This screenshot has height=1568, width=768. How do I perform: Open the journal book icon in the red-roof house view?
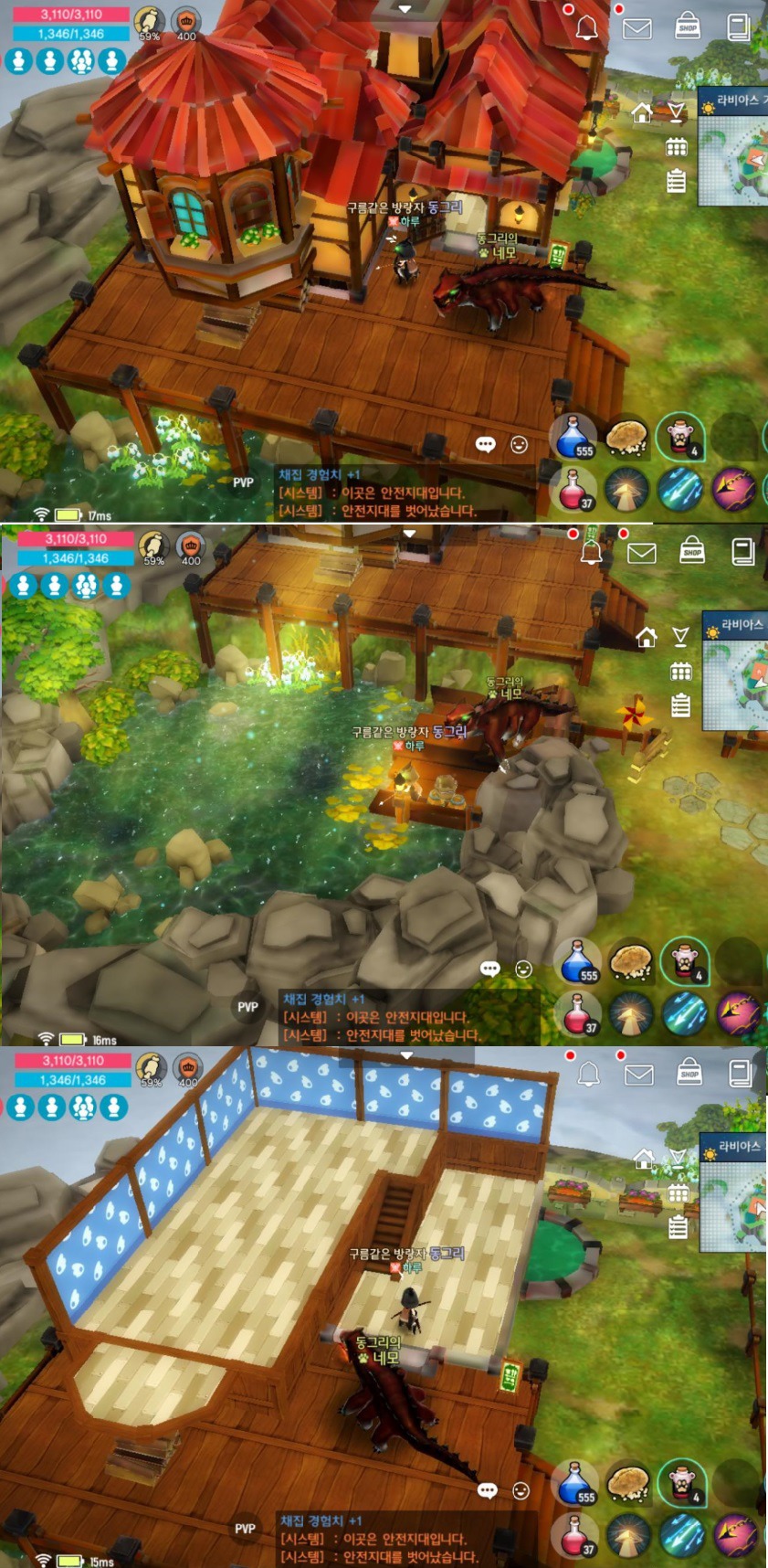[x=738, y=27]
